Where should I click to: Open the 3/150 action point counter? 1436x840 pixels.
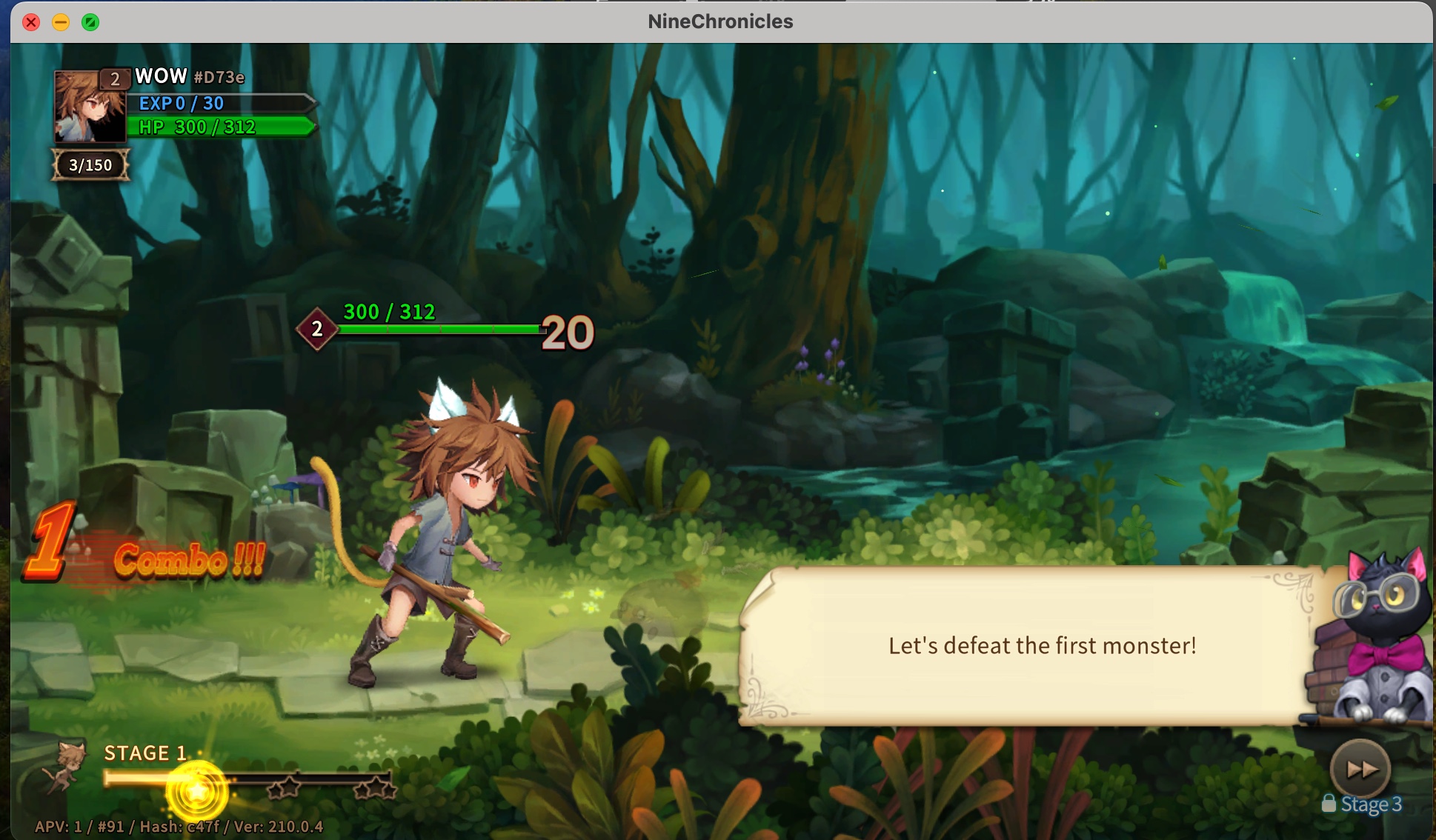(89, 165)
